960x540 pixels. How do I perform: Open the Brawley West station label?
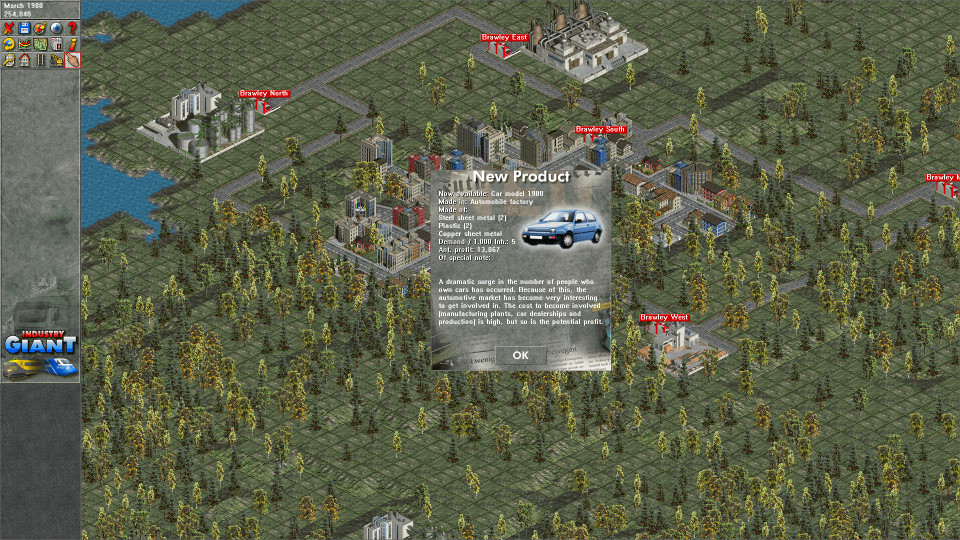click(664, 318)
